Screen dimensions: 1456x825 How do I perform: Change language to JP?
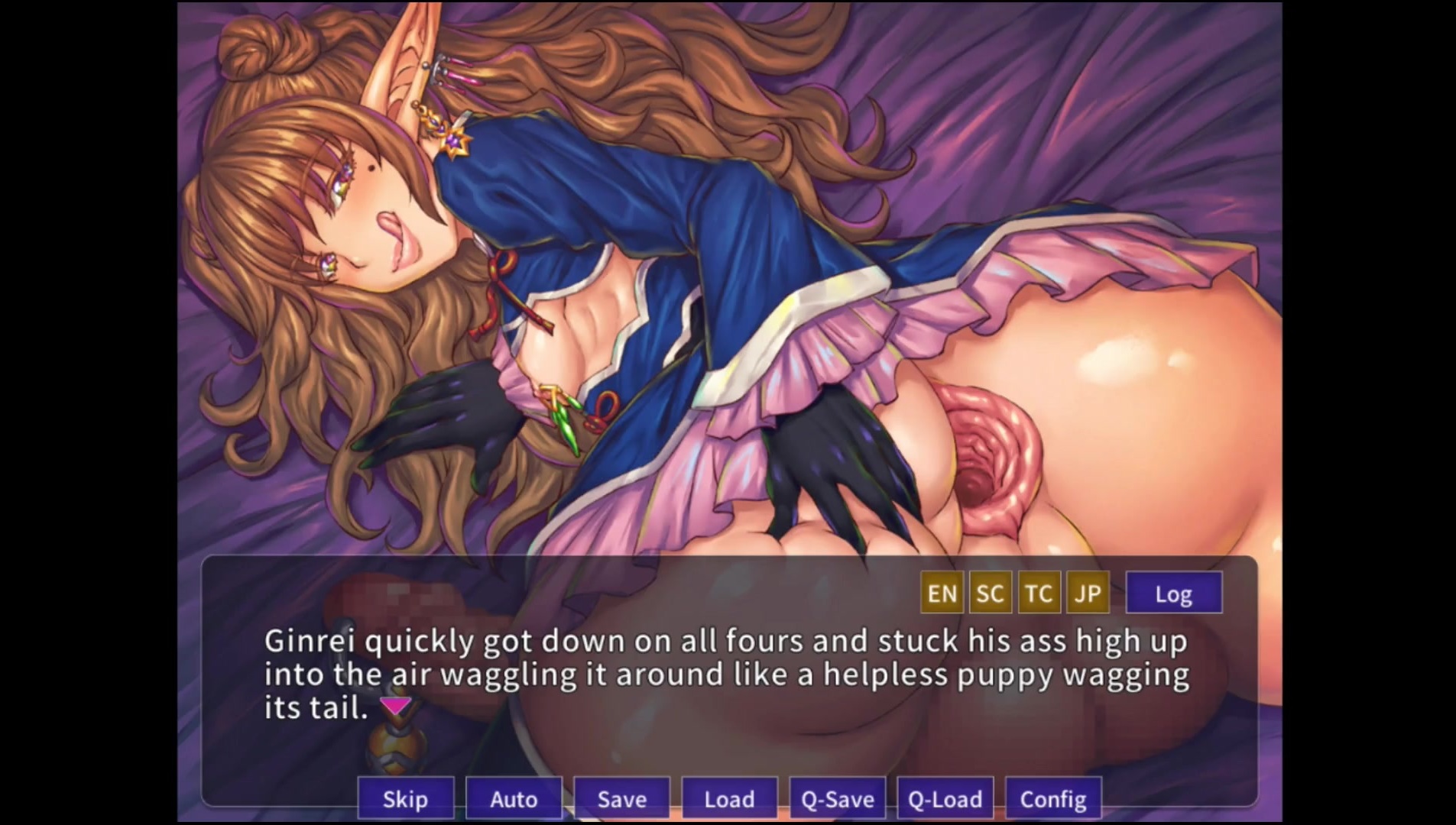pos(1088,593)
